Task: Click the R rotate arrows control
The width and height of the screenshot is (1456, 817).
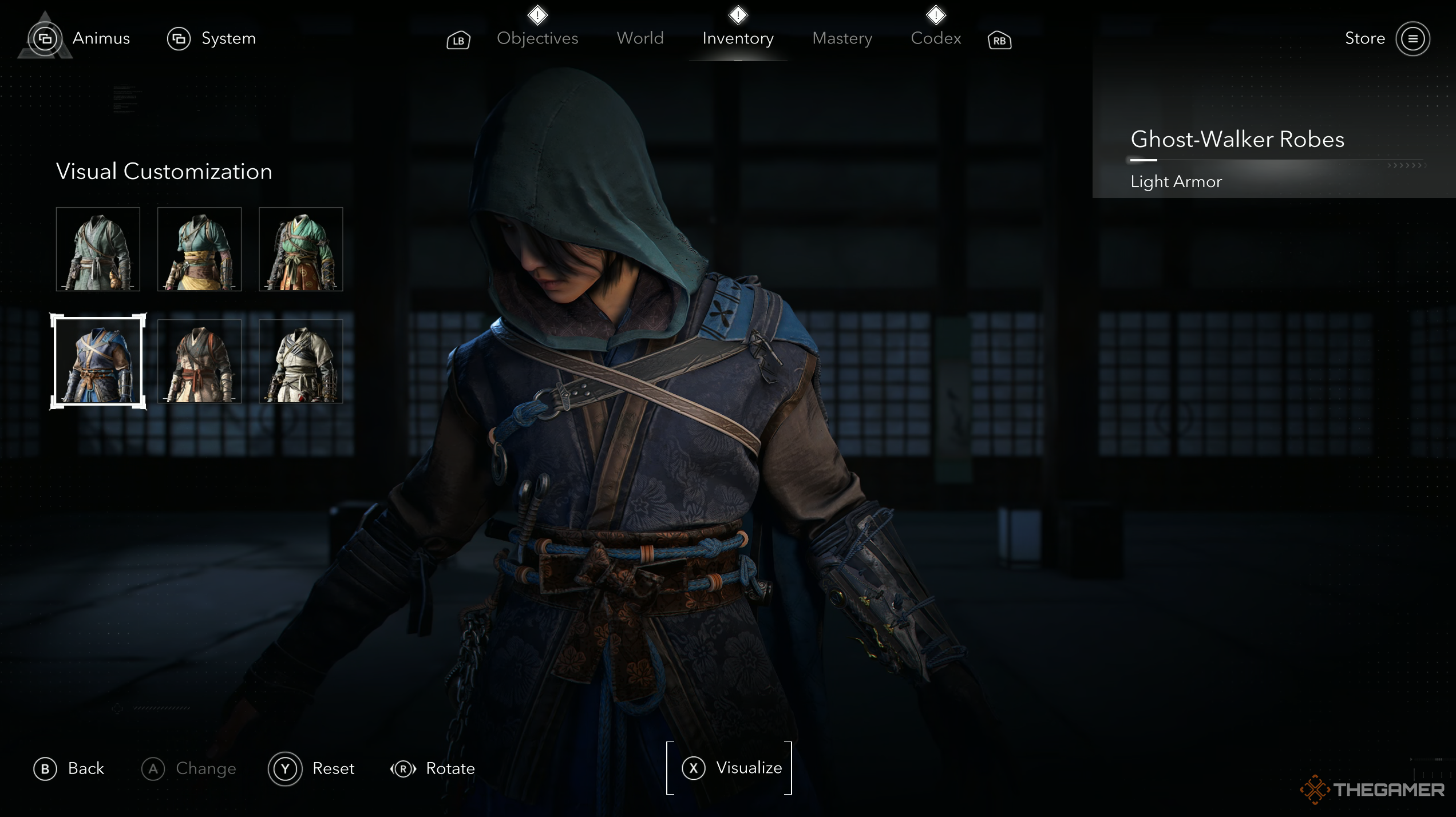Action: (x=403, y=769)
